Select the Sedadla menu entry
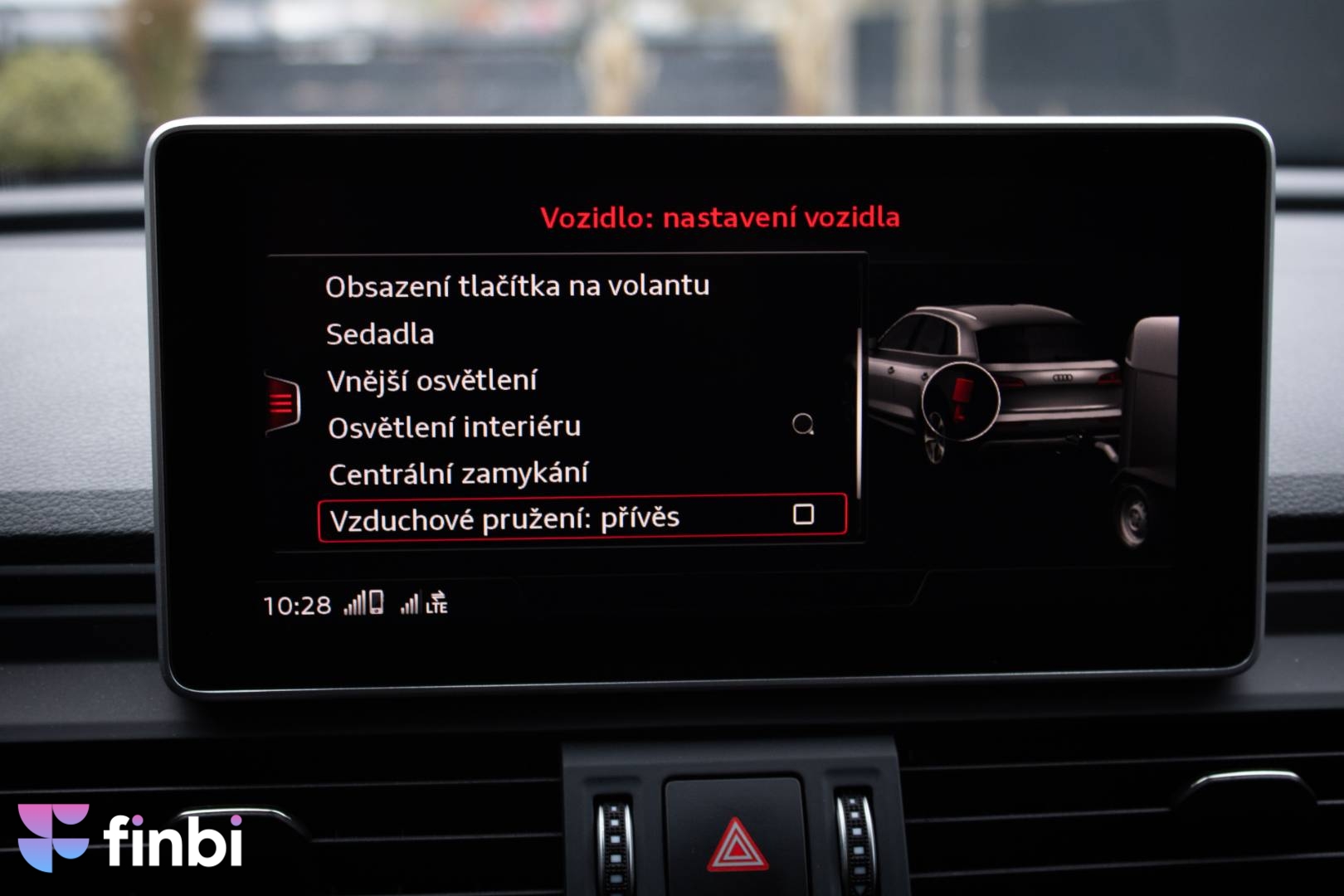Viewport: 1344px width, 896px height. tap(380, 334)
